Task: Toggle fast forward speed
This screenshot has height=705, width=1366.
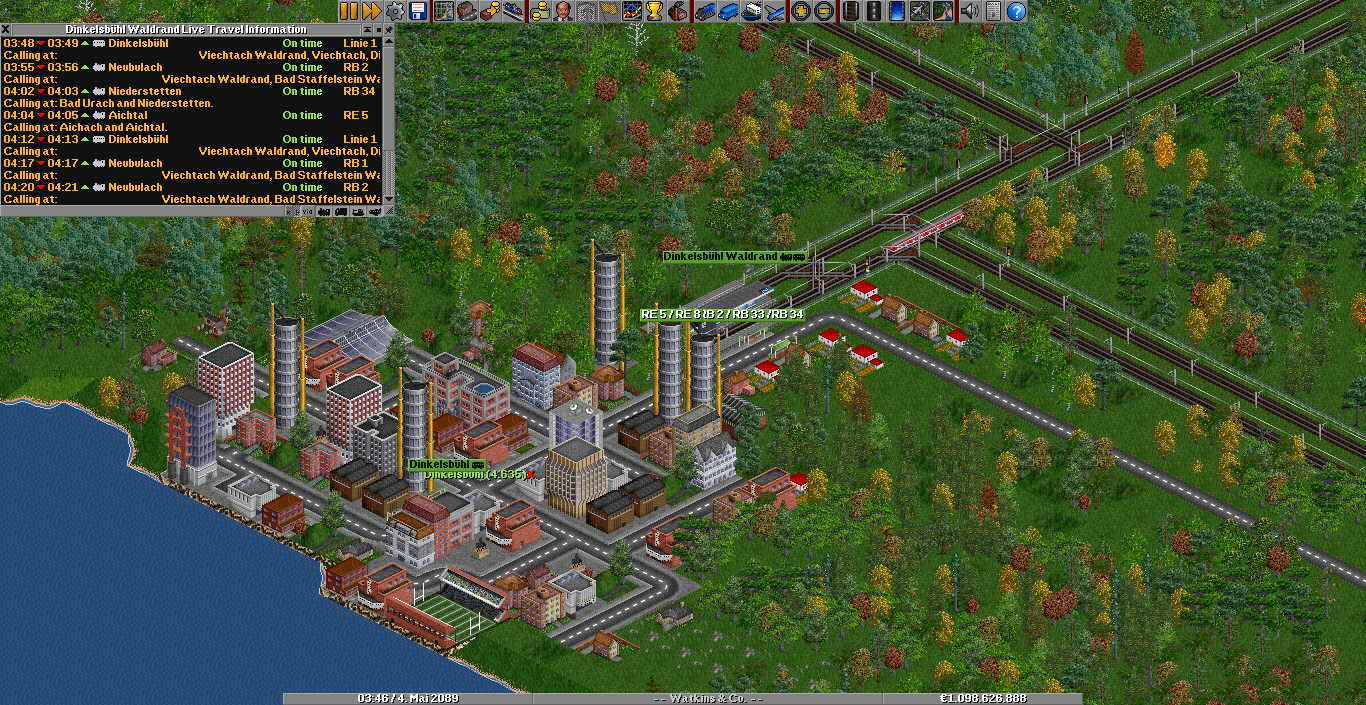Action: click(x=371, y=11)
